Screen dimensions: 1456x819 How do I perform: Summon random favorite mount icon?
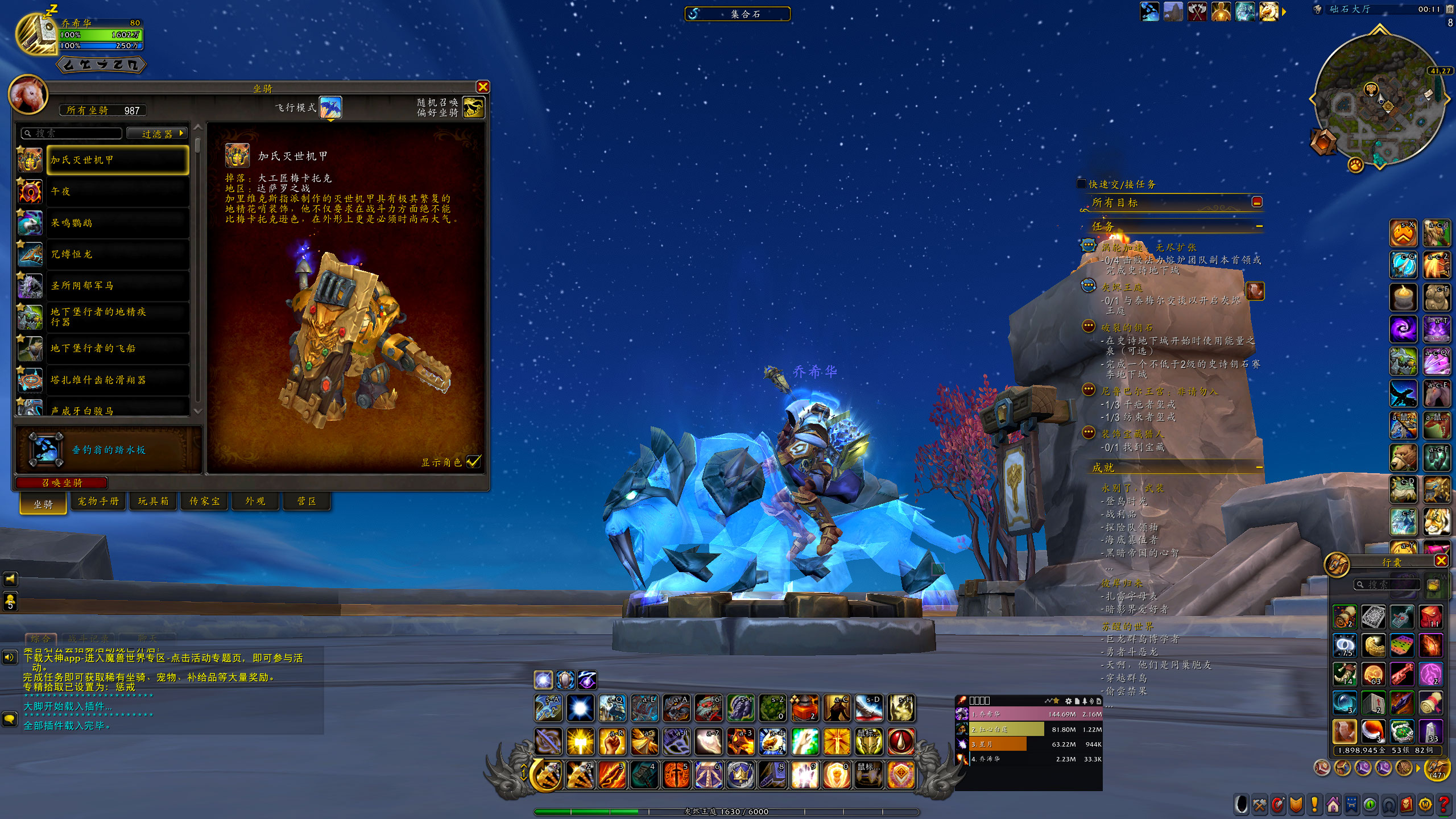(473, 107)
